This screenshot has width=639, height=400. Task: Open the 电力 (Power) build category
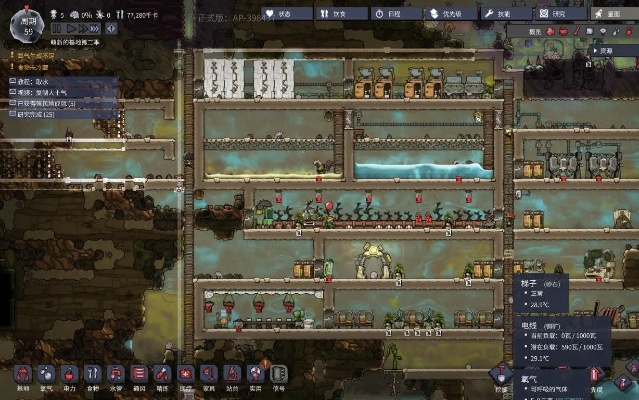pyautogui.click(x=70, y=376)
